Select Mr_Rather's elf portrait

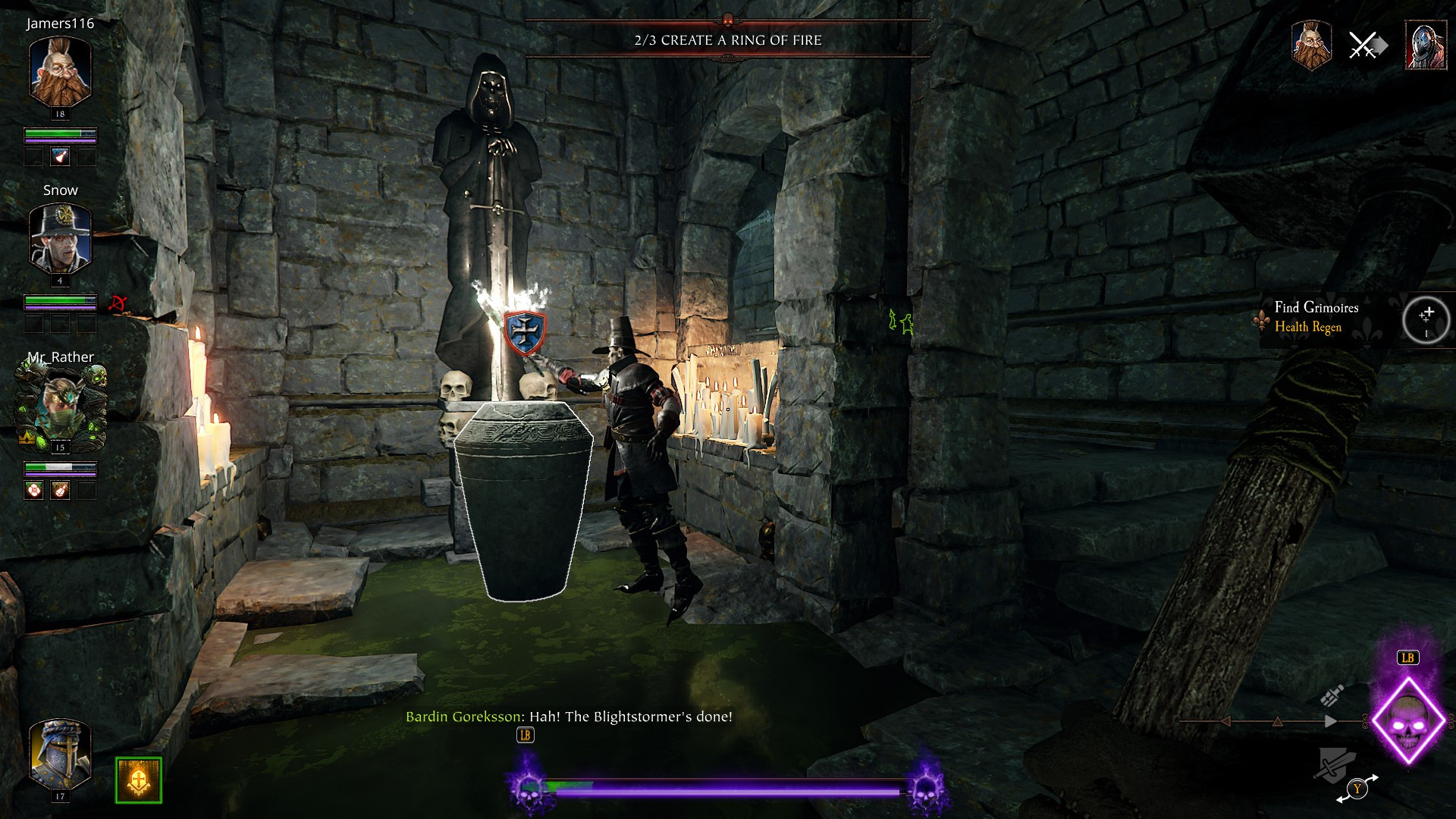coord(60,407)
